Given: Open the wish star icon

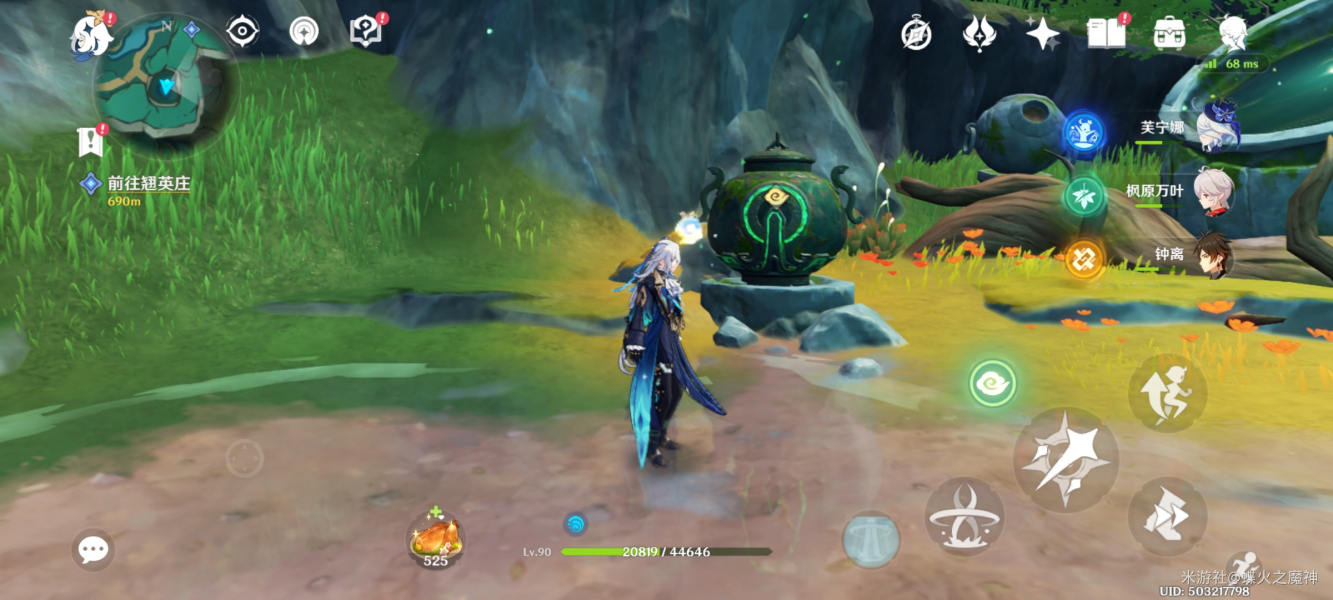Looking at the screenshot, I should click(1042, 34).
